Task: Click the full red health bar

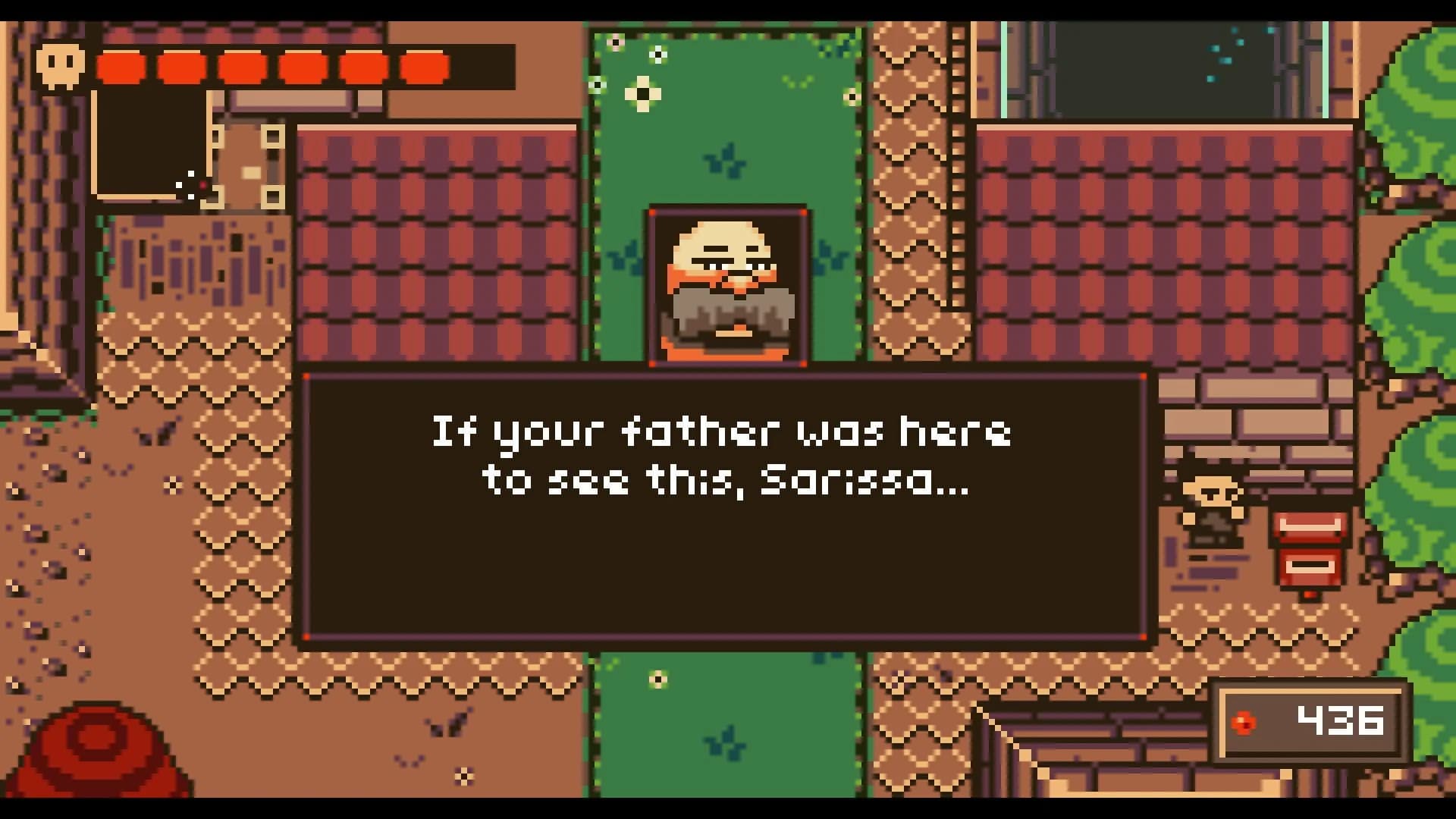Action: tap(273, 67)
